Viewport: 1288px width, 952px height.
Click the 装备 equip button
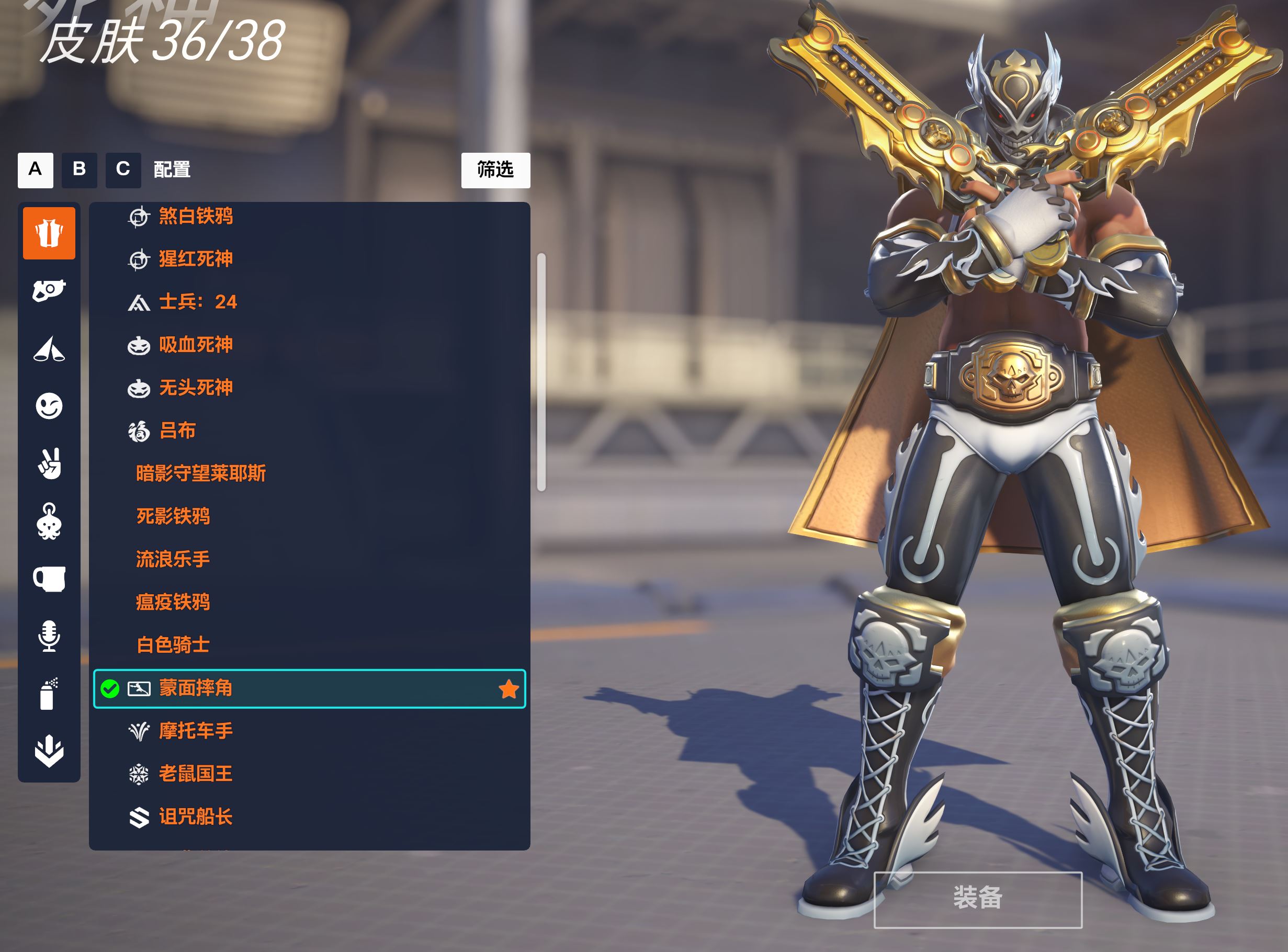click(977, 899)
